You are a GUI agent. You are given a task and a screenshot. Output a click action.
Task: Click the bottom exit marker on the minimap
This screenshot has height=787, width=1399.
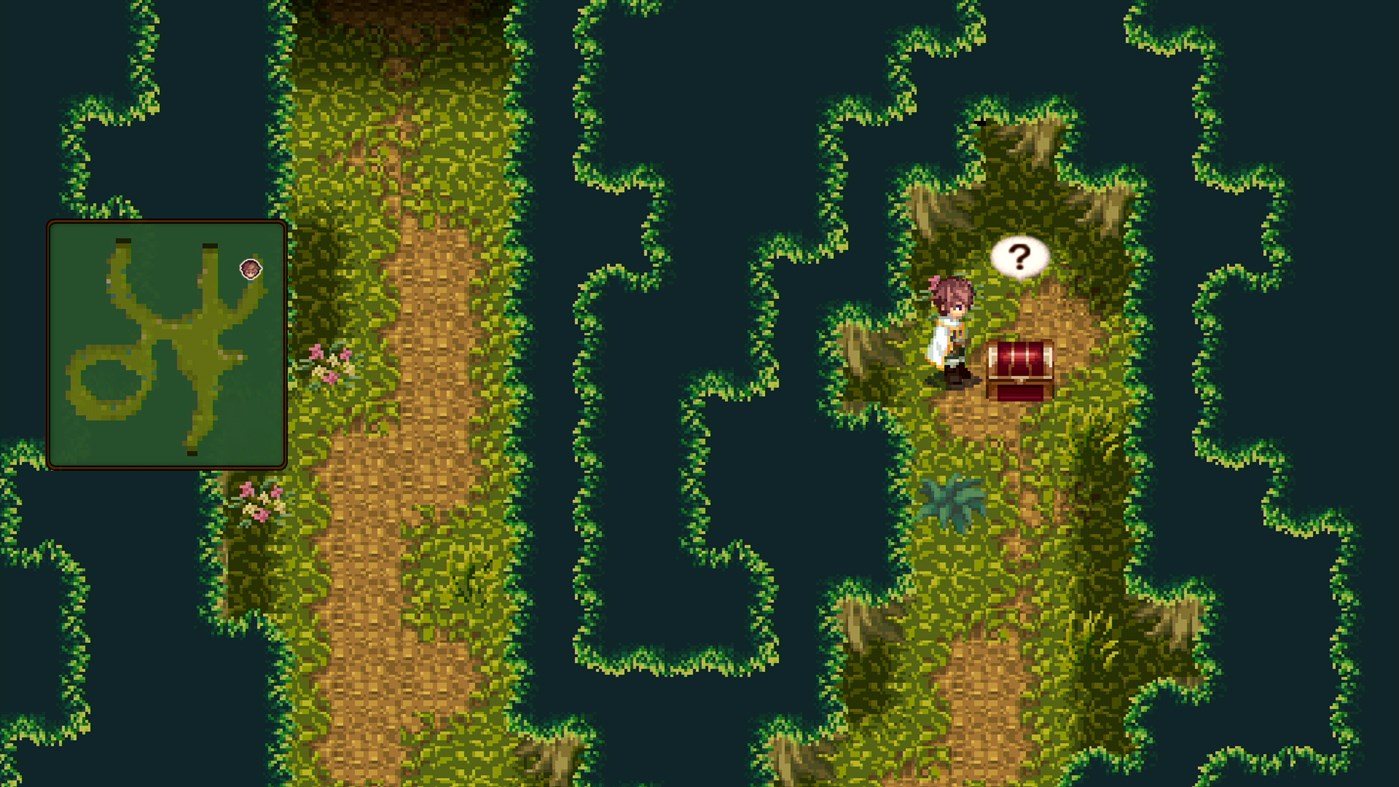(x=192, y=452)
